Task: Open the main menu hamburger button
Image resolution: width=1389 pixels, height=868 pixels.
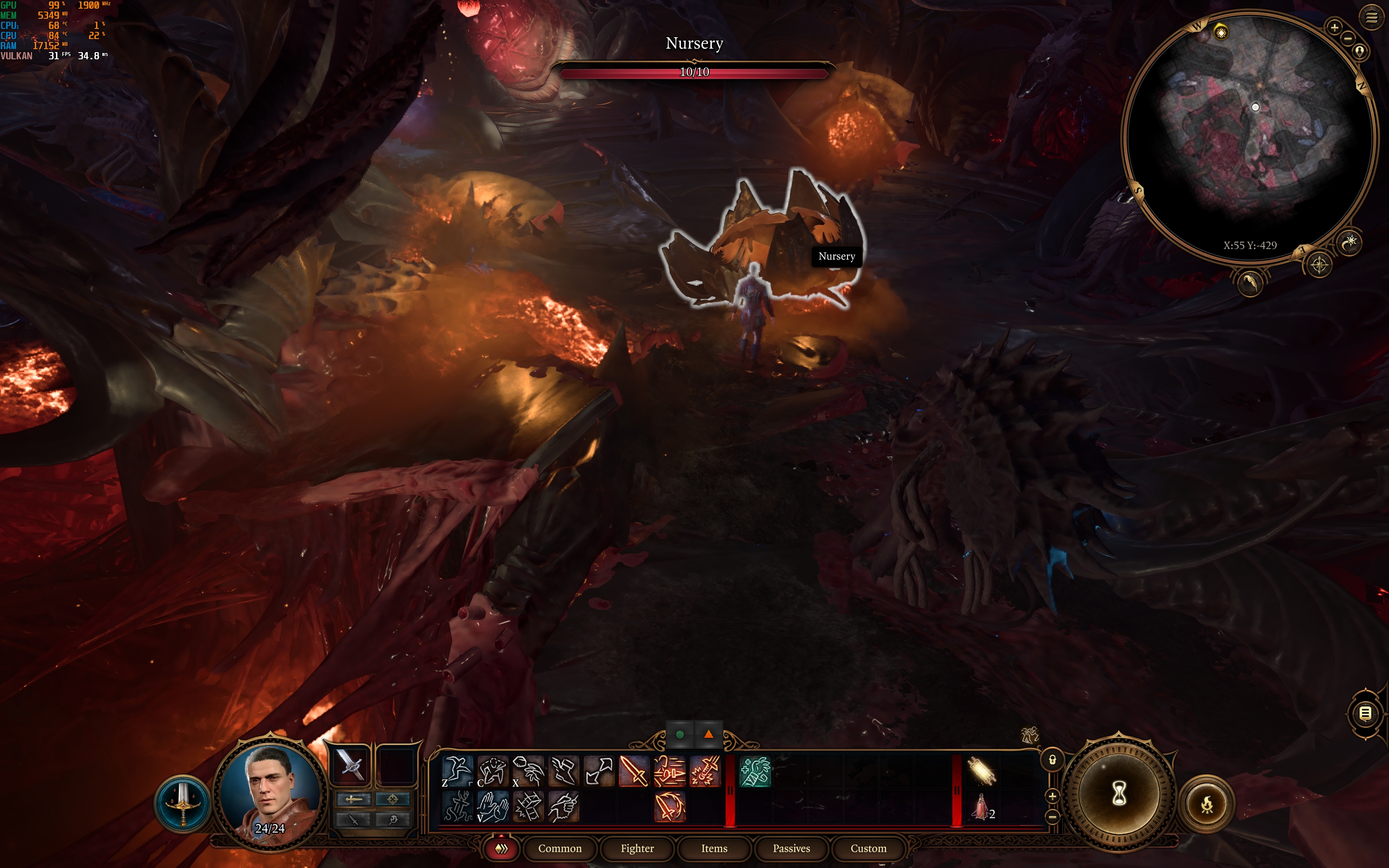Action: [x=1371, y=18]
